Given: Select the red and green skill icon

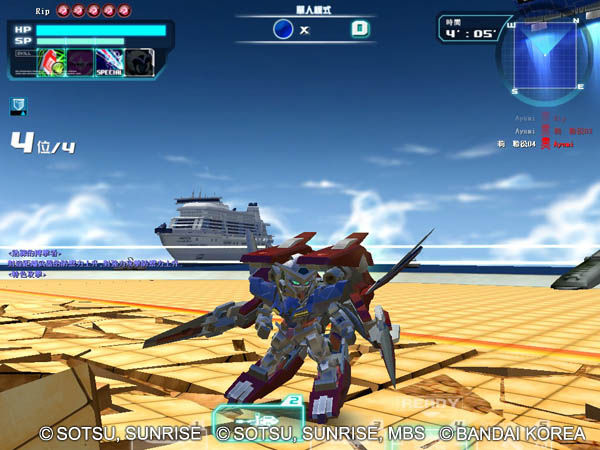Looking at the screenshot, I should (52, 62).
